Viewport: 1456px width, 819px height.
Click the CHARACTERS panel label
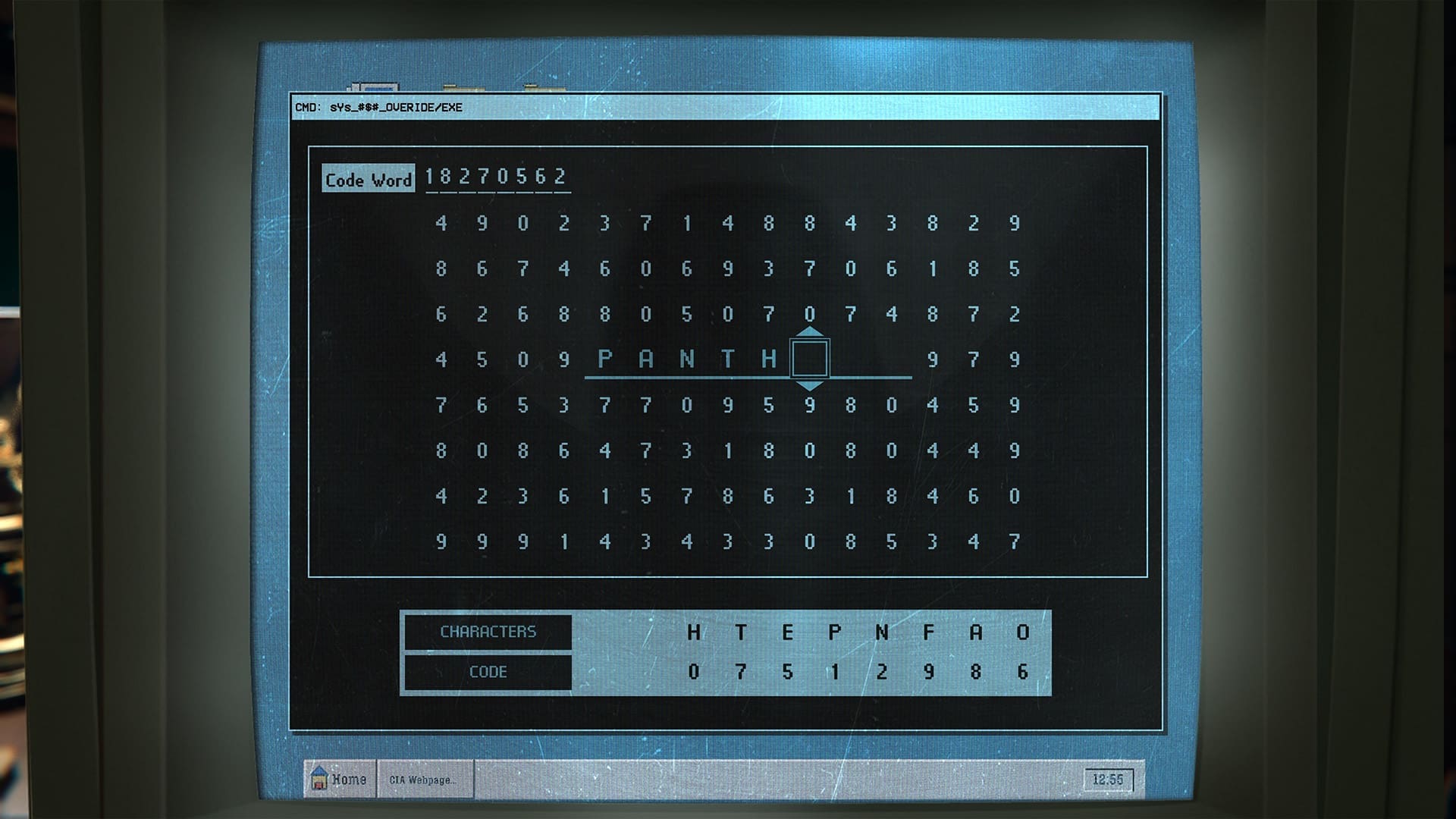(x=488, y=630)
